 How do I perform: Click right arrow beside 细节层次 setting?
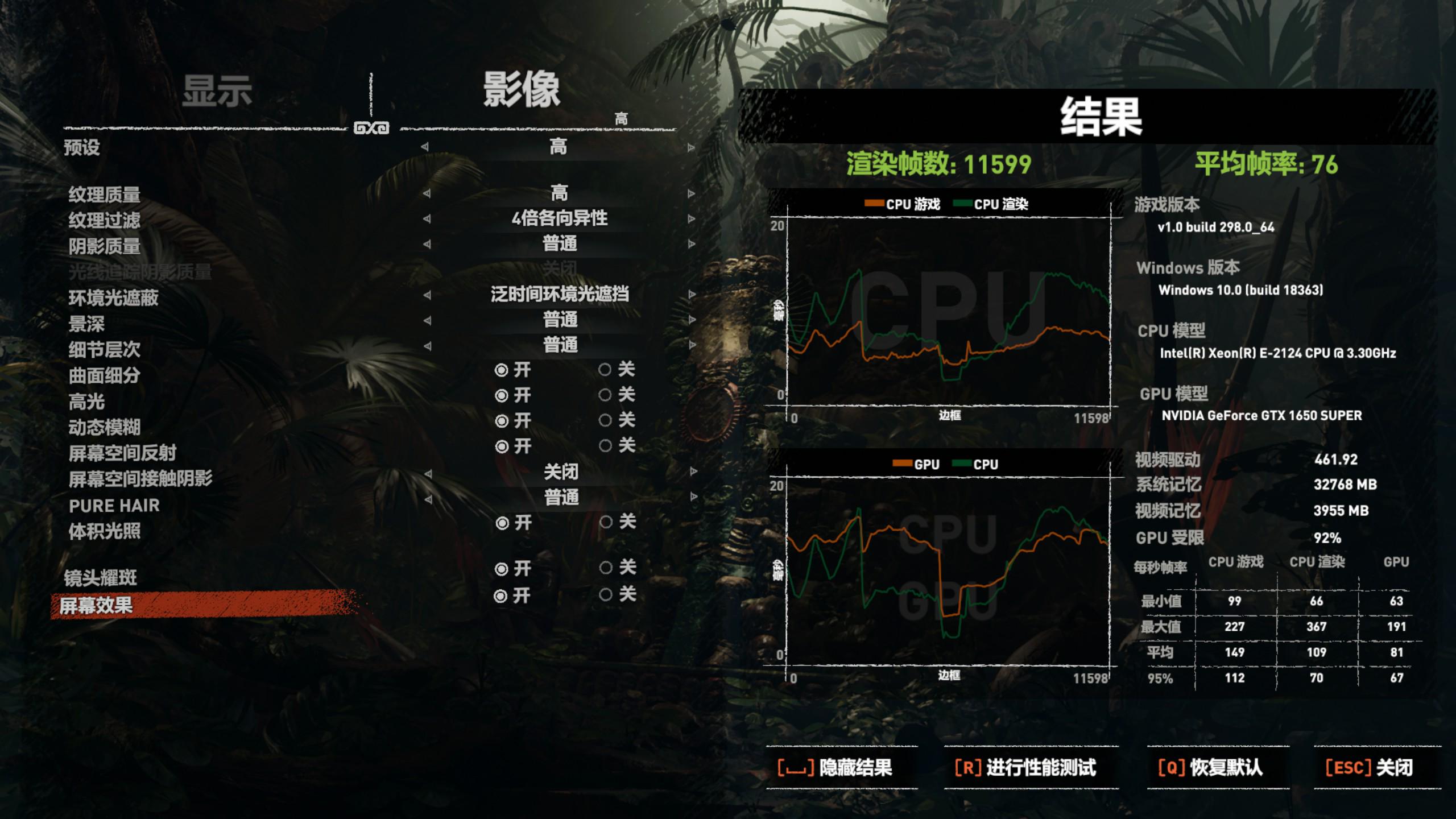point(691,344)
